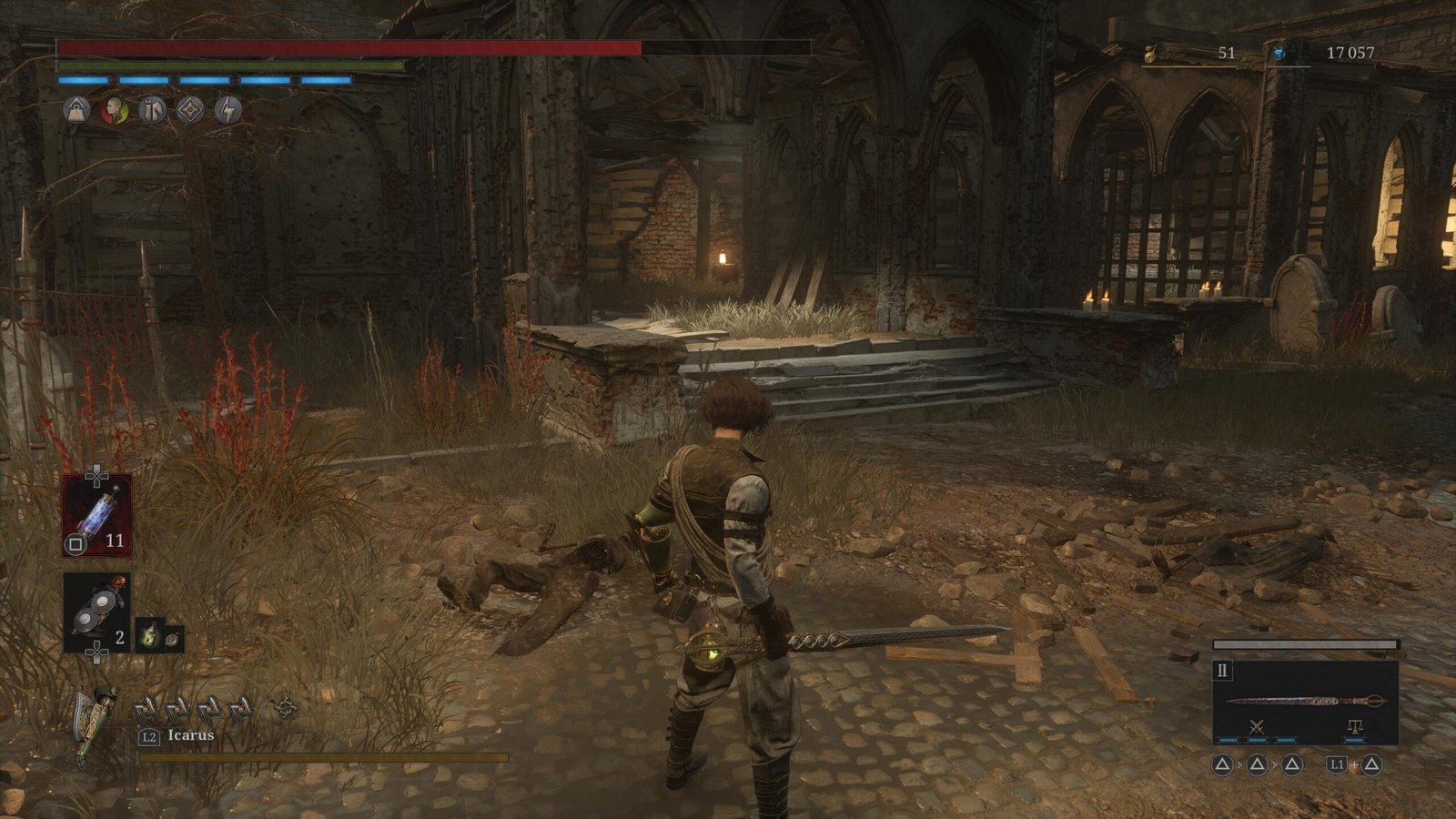Click the crosshair icon beside Legion charges

(286, 707)
